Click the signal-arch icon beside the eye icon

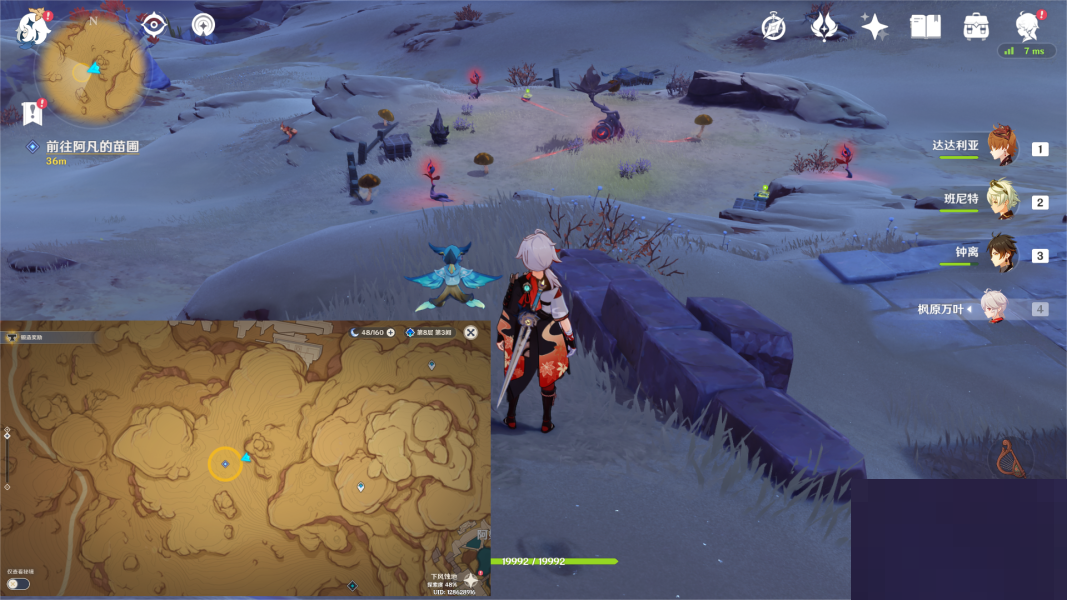tap(203, 26)
